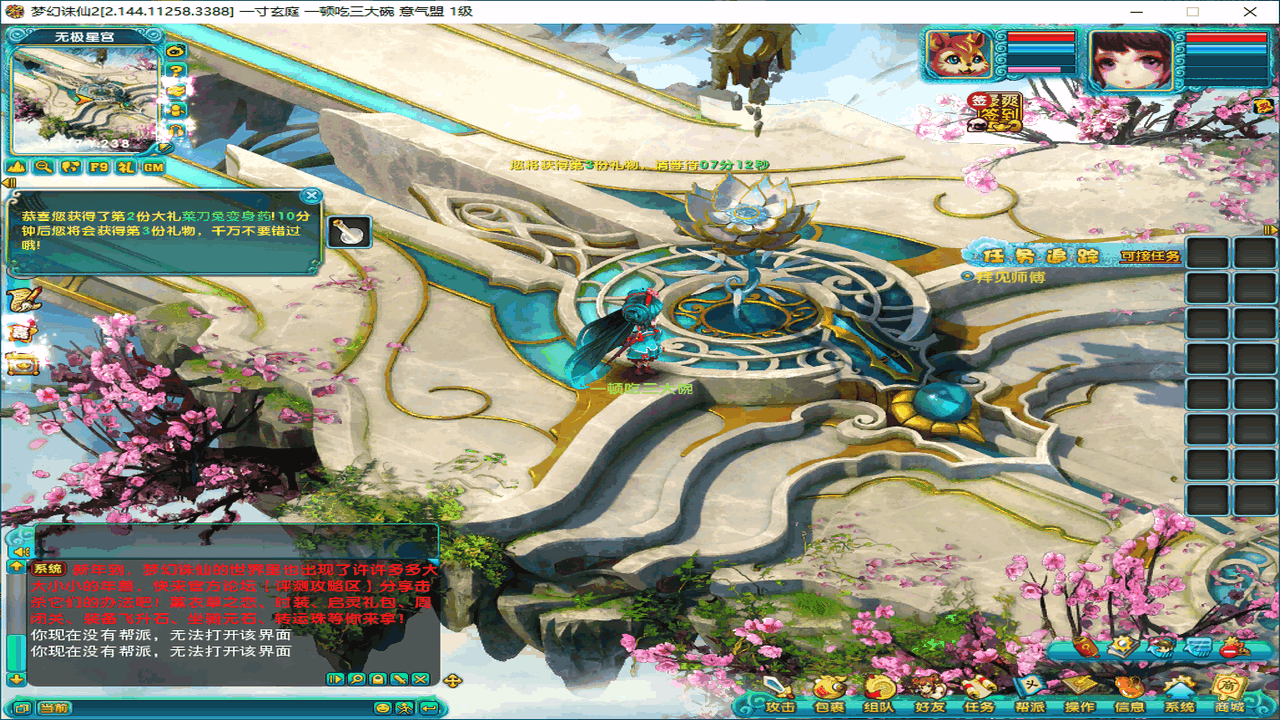Click the potion bottle gift icon
1280x720 pixels.
pos(349,232)
